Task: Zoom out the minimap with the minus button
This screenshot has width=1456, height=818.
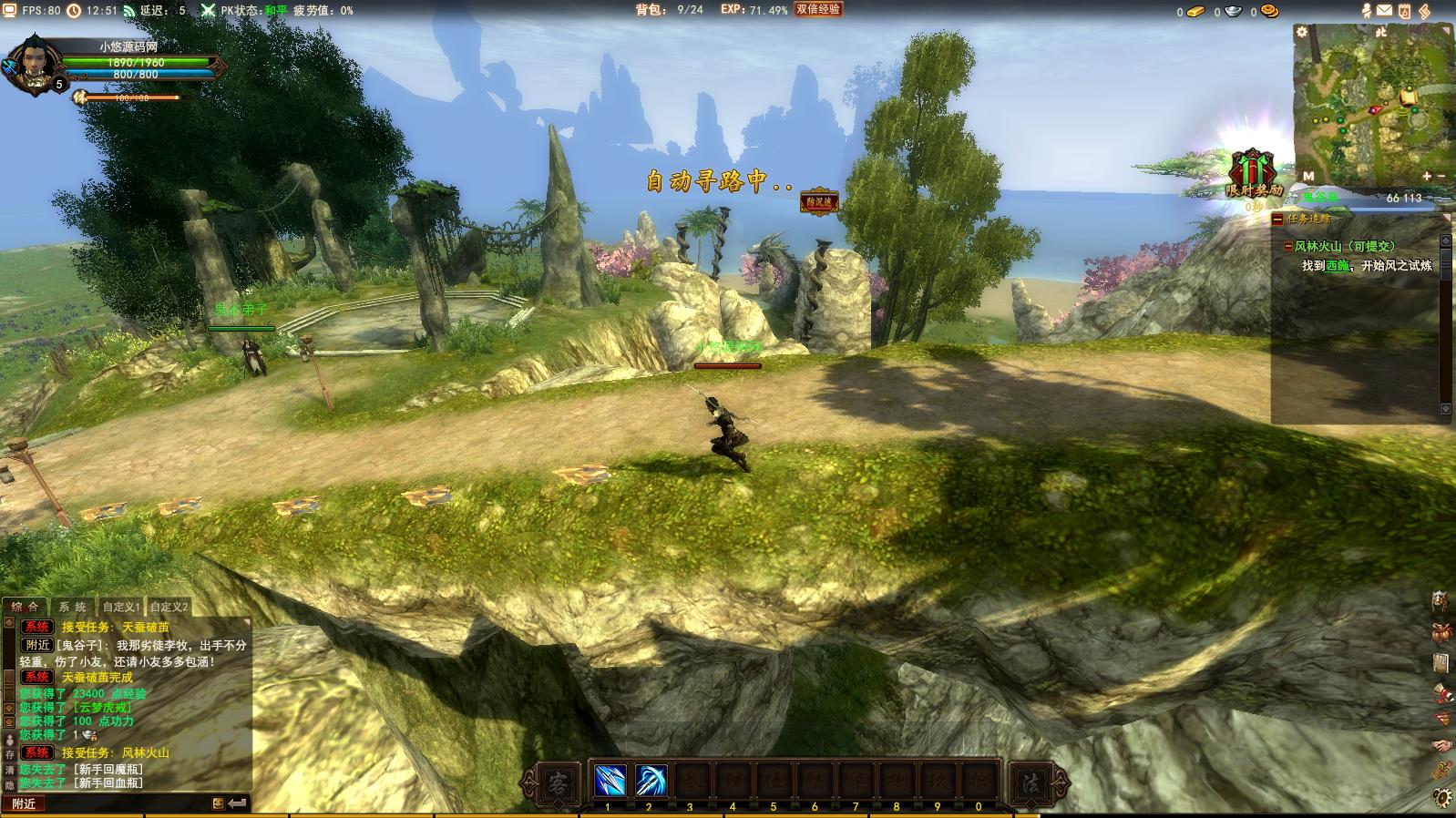Action: 1442,176
